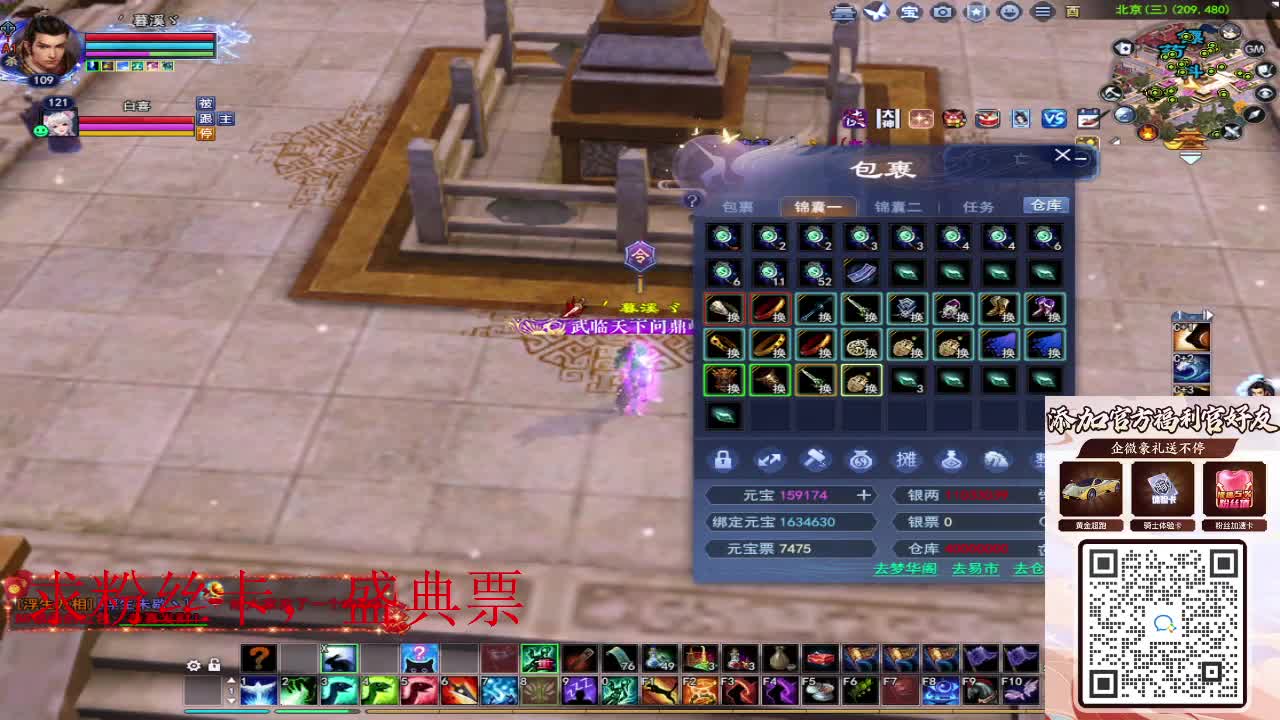Open the butterfly wings icon in top toolbar
Viewport: 1280px width, 720px height.
877,11
